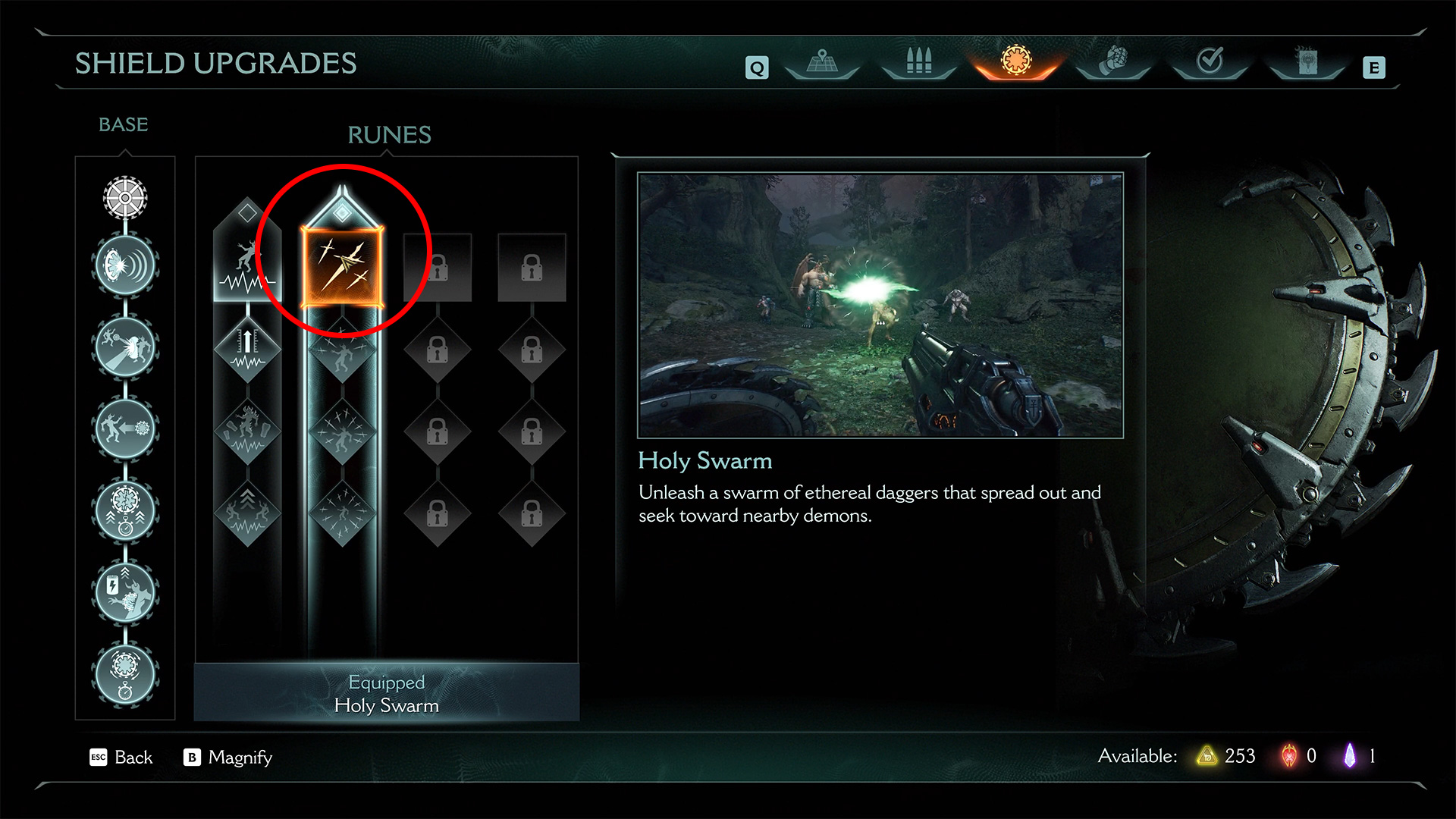Select the Holy Swarm rune icon
The image size is (1456, 819).
coord(342,267)
